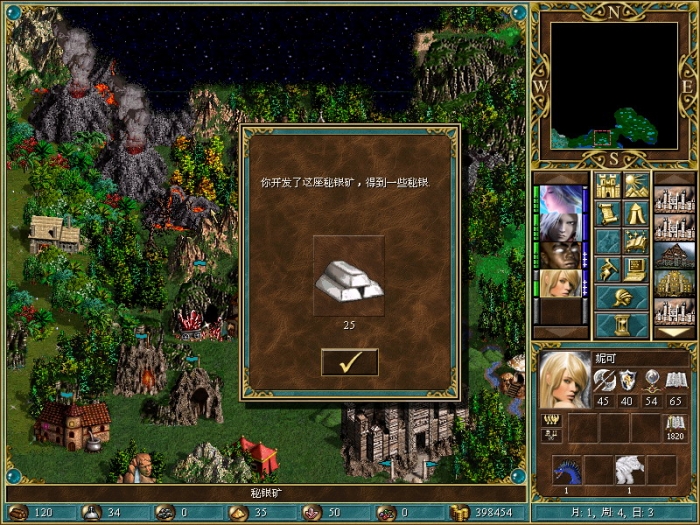
Task: Confirm the mithril mine dialog with the checkmark
Action: 350,362
